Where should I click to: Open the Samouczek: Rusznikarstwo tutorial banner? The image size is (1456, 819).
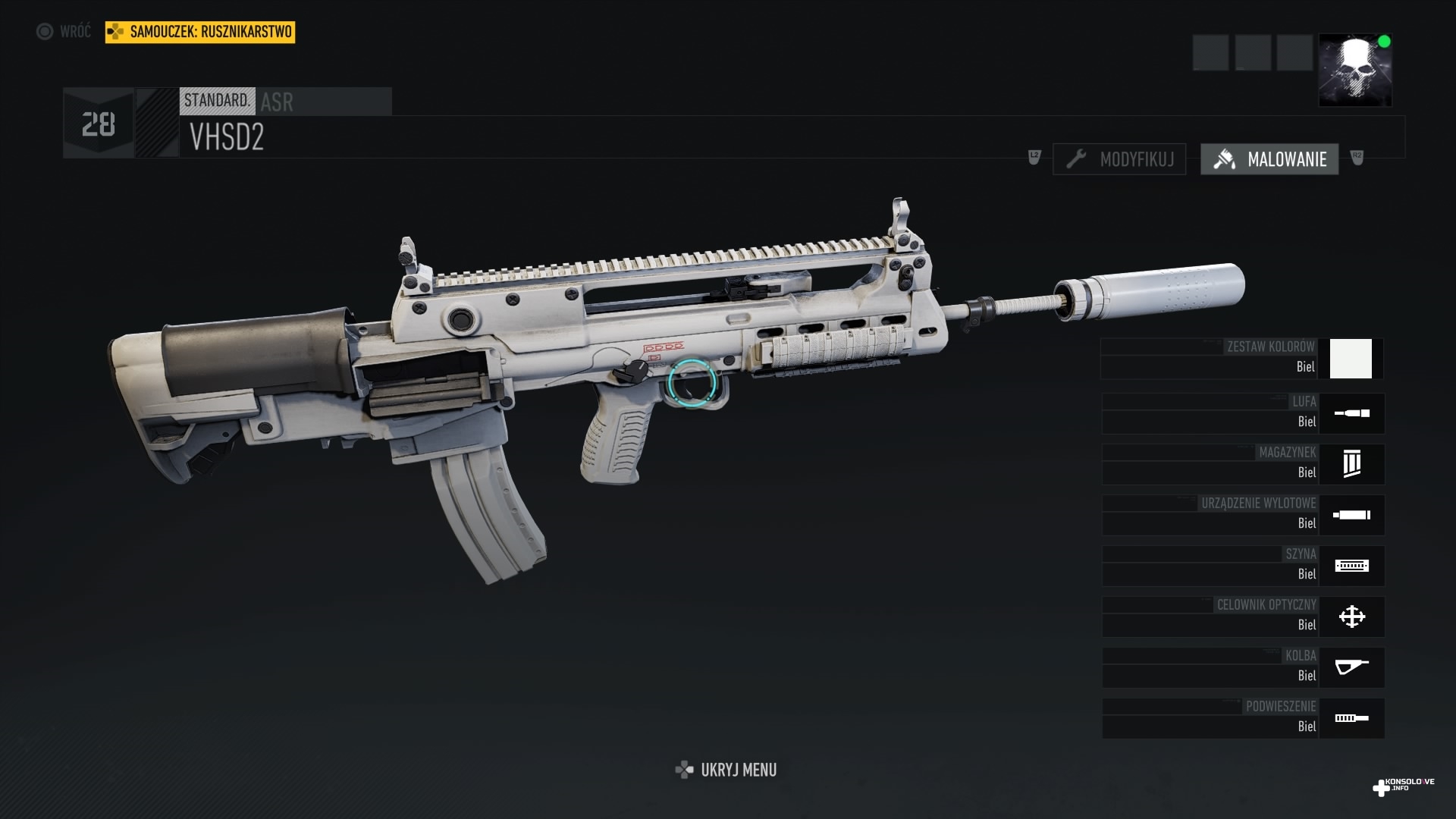200,32
